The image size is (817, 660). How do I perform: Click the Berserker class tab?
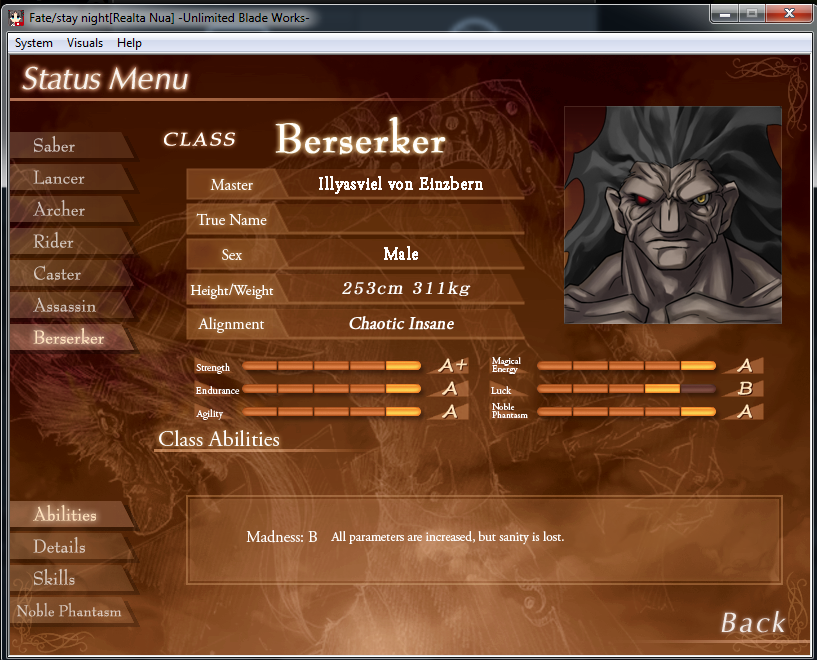(x=69, y=338)
